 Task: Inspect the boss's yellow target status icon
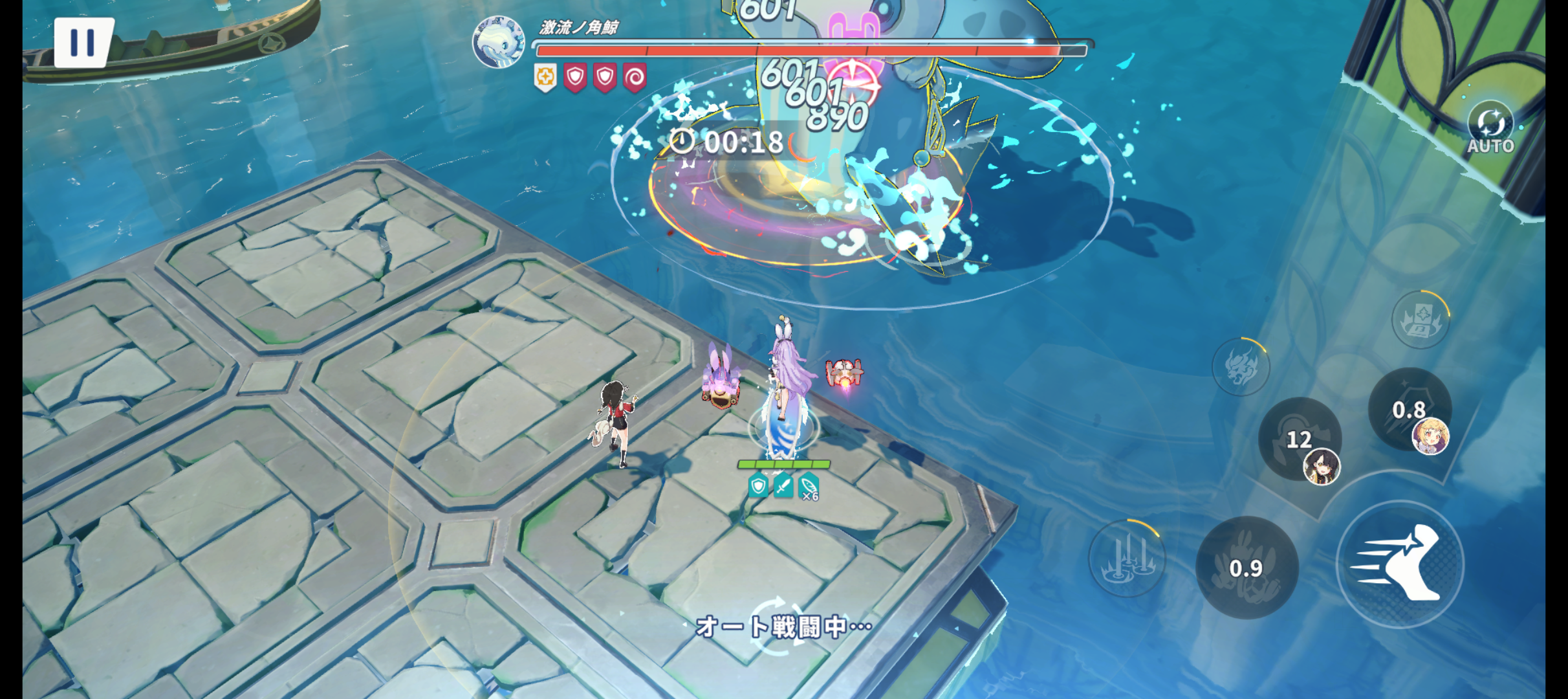coord(545,78)
